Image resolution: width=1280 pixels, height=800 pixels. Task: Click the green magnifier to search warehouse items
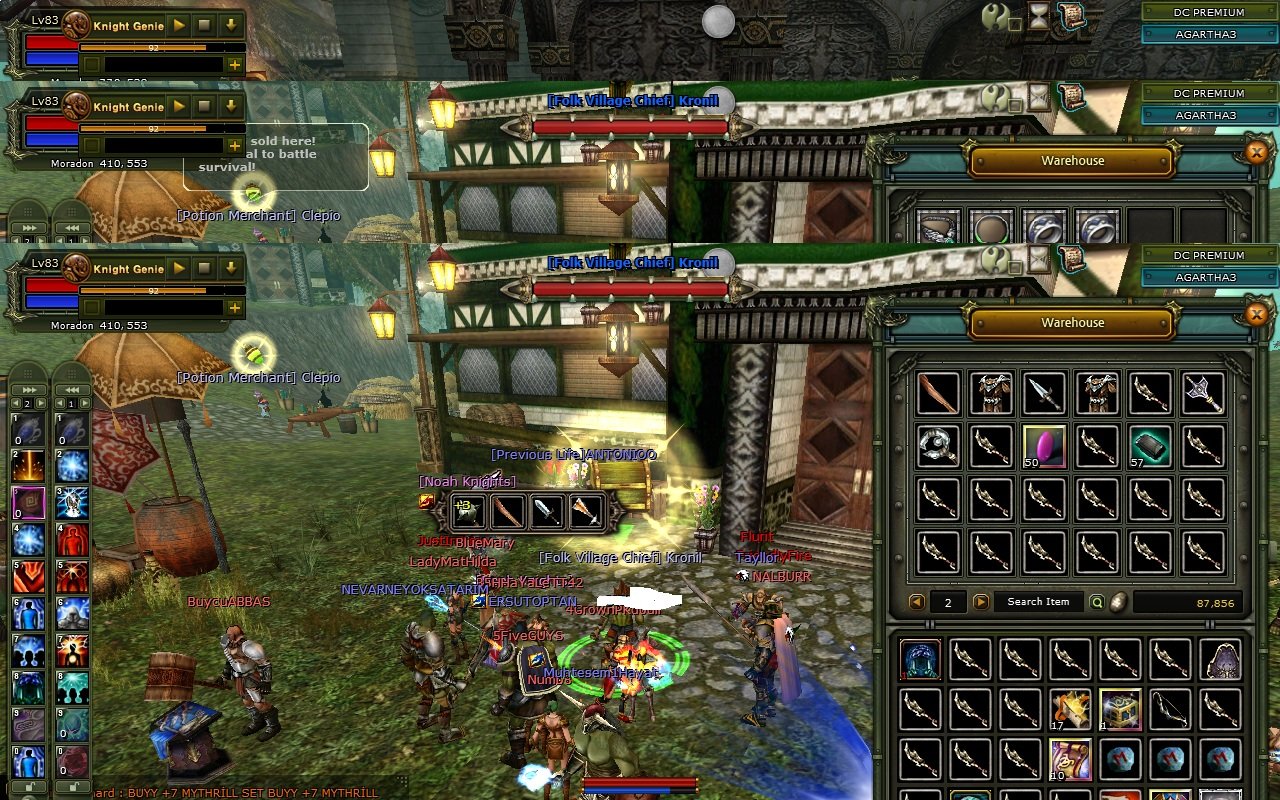point(1098,601)
